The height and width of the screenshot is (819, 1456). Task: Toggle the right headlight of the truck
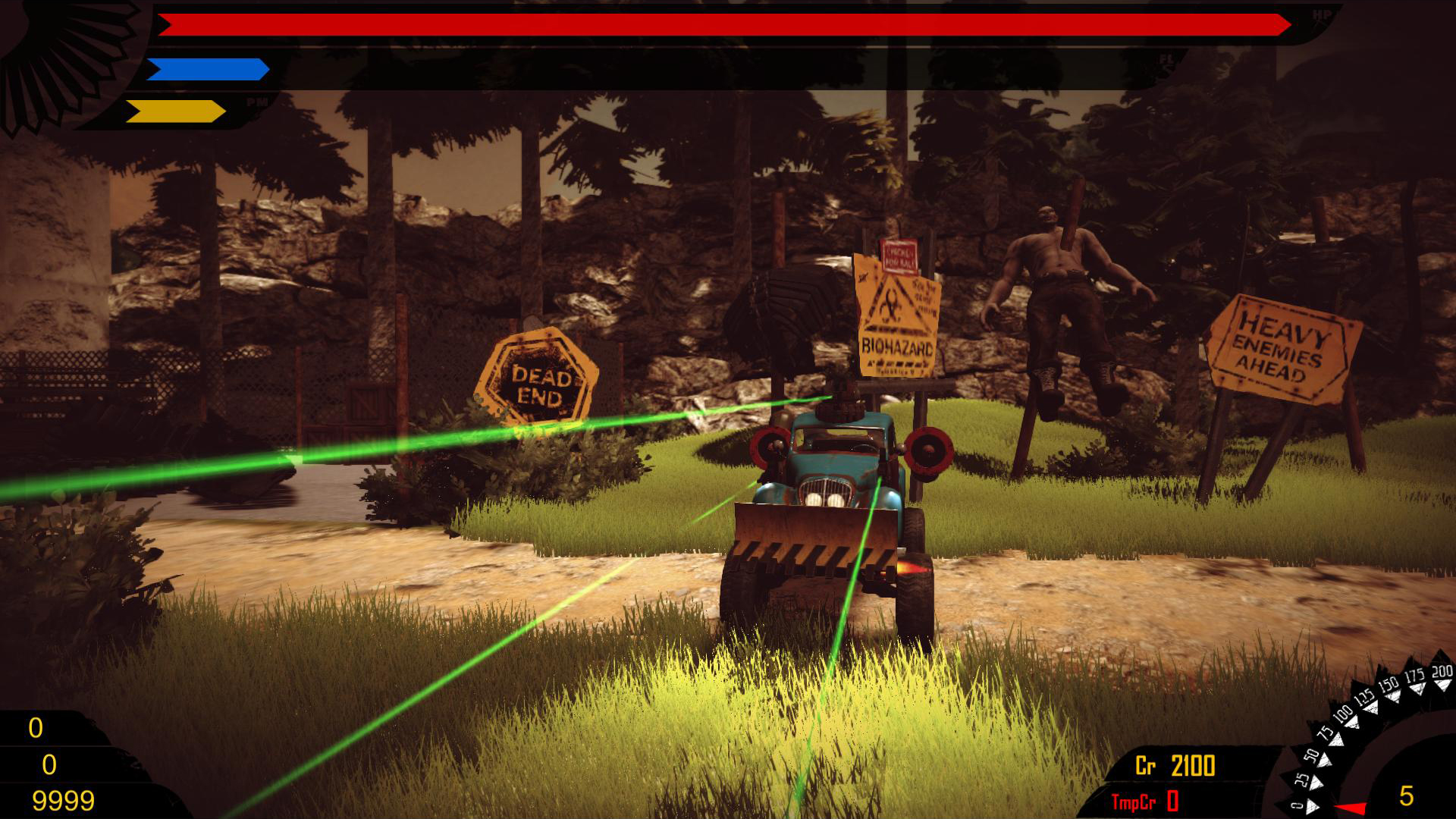point(836,499)
